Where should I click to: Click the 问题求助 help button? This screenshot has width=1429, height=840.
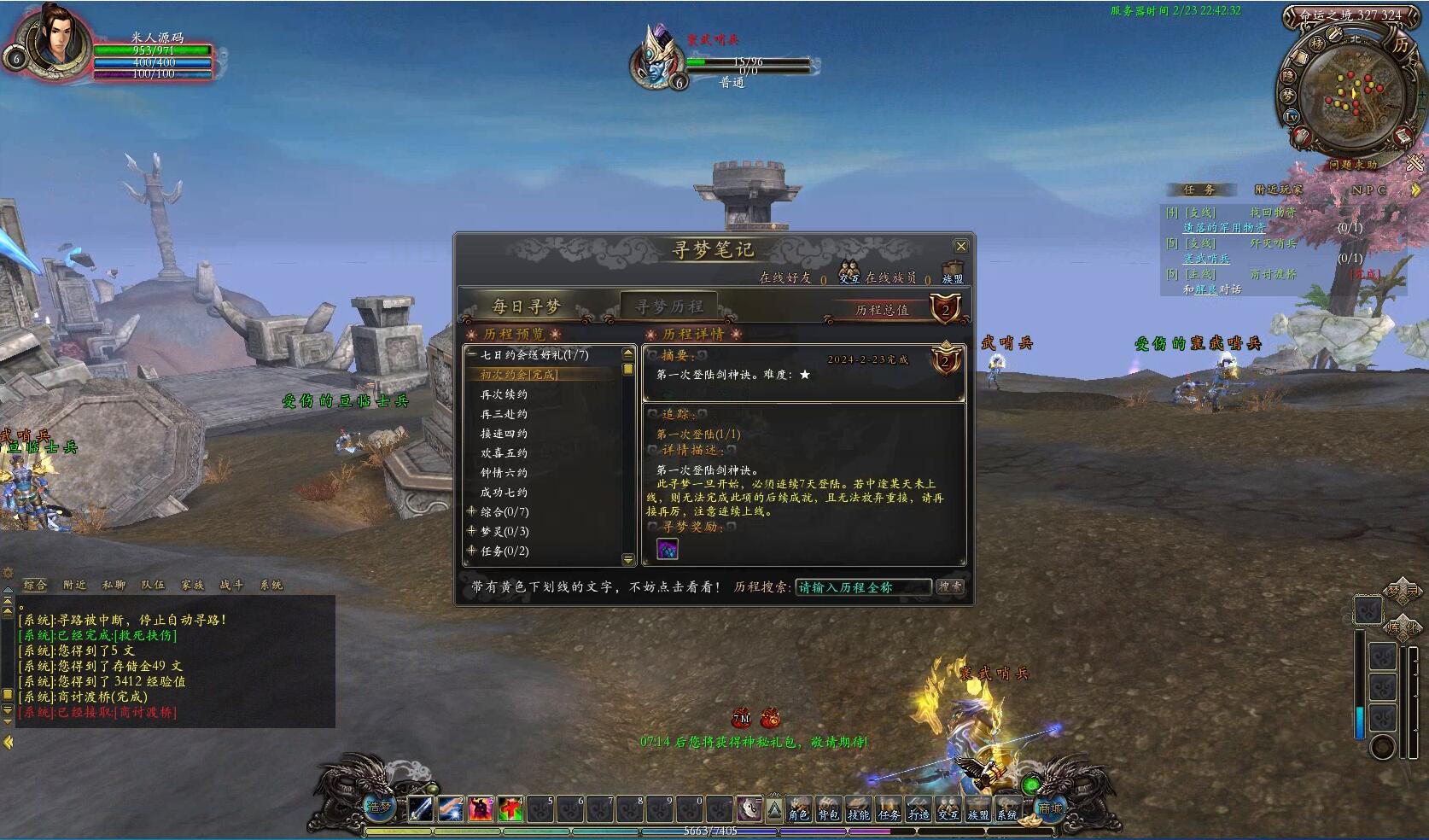point(1352,165)
